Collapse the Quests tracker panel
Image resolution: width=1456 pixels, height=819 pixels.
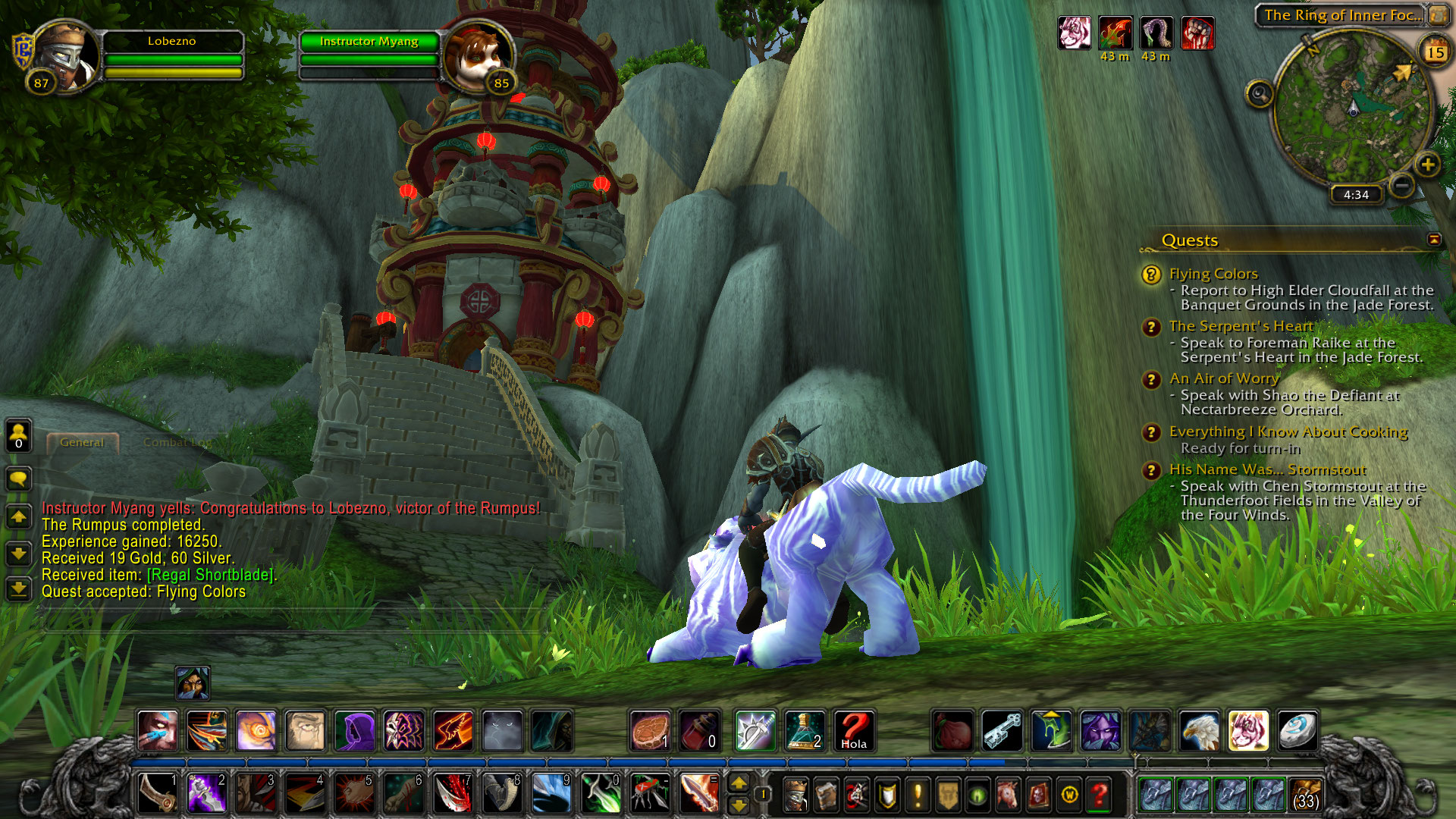point(1434,240)
